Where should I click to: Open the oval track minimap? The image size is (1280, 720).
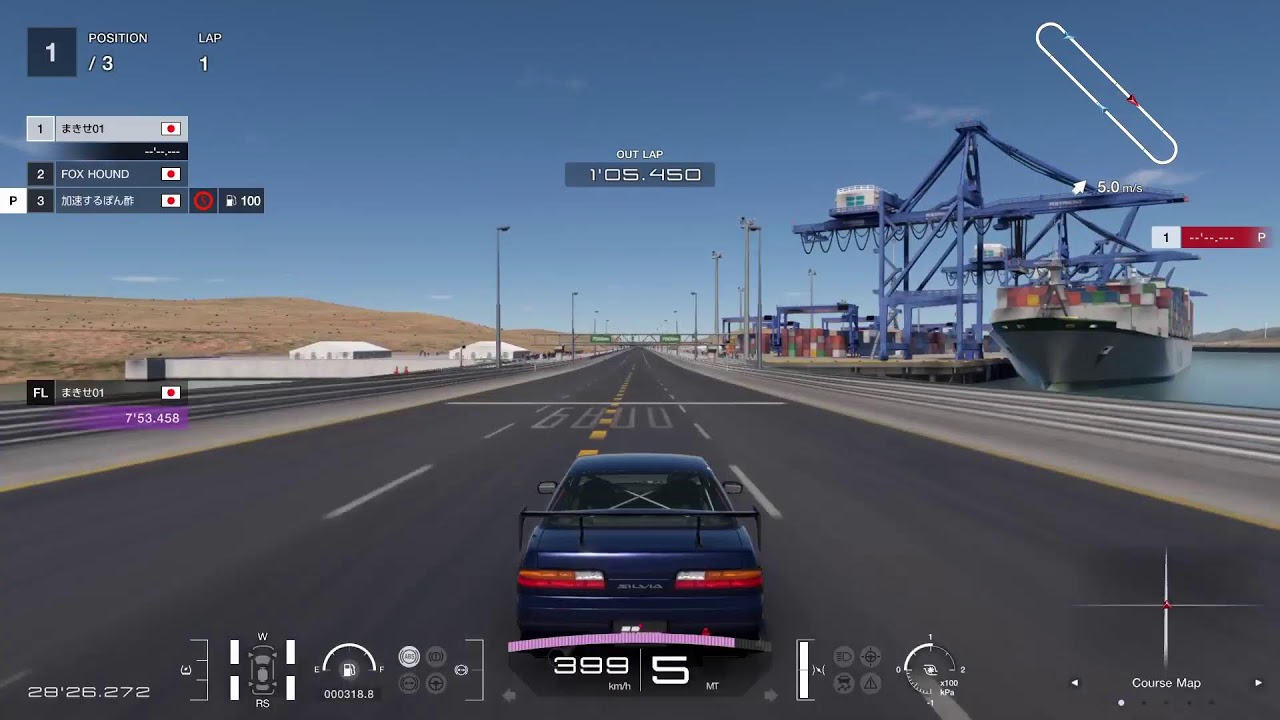(x=1106, y=93)
